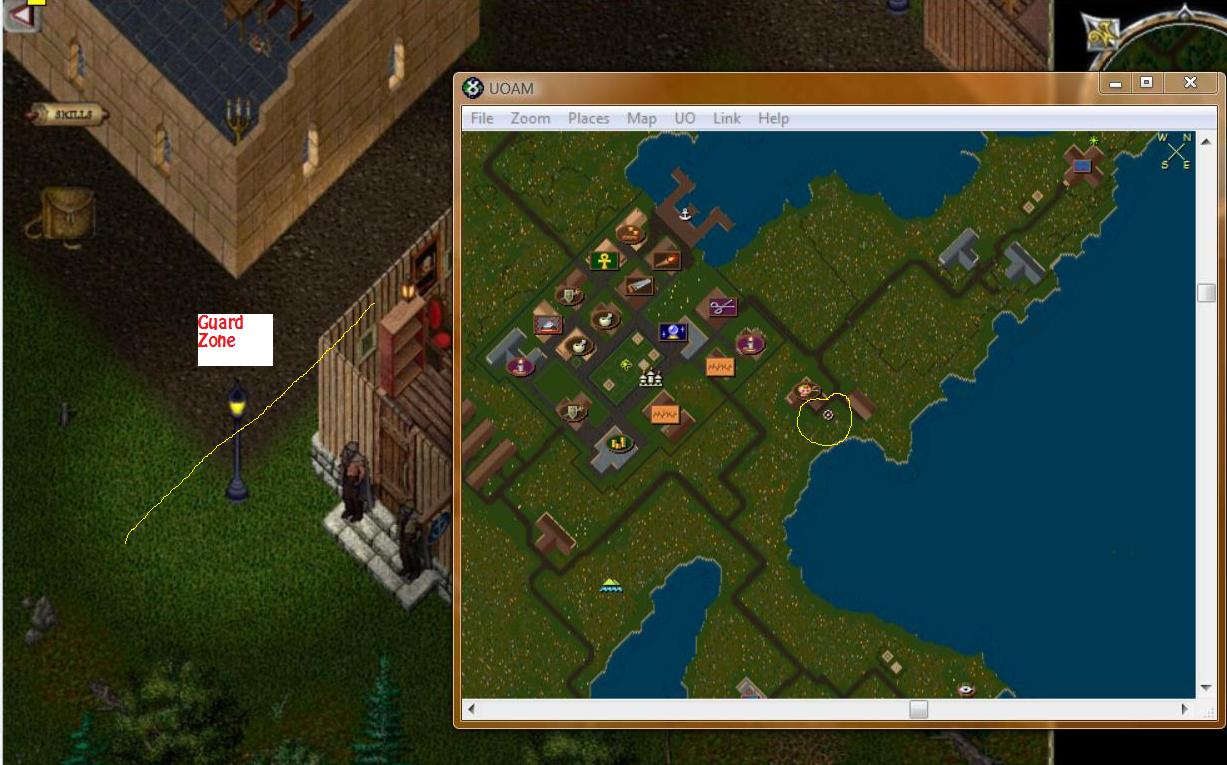Close the UOAM window
Image resolution: width=1227 pixels, height=765 pixels.
point(1189,83)
